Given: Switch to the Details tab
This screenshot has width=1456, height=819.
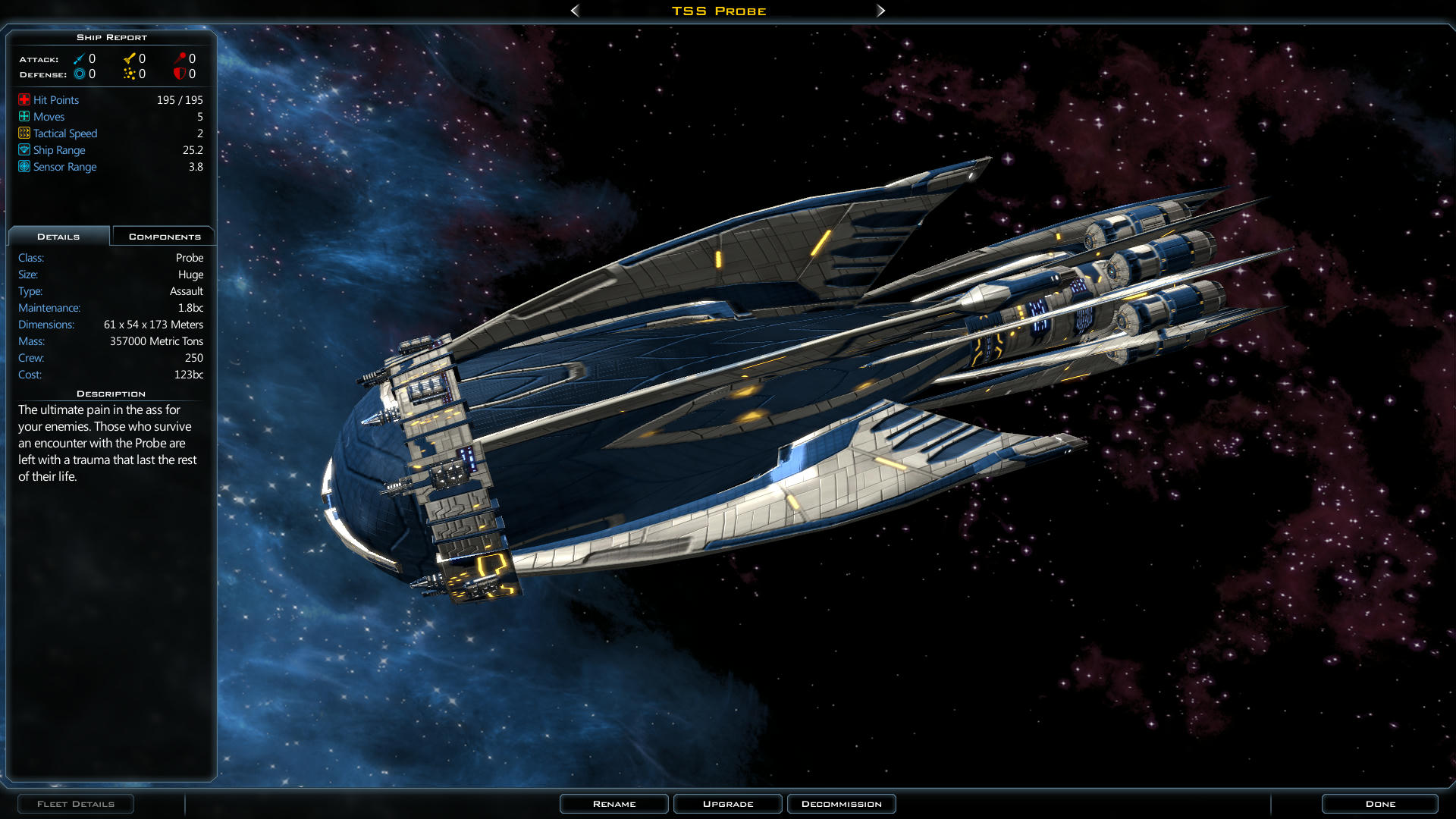Looking at the screenshot, I should pyautogui.click(x=58, y=237).
